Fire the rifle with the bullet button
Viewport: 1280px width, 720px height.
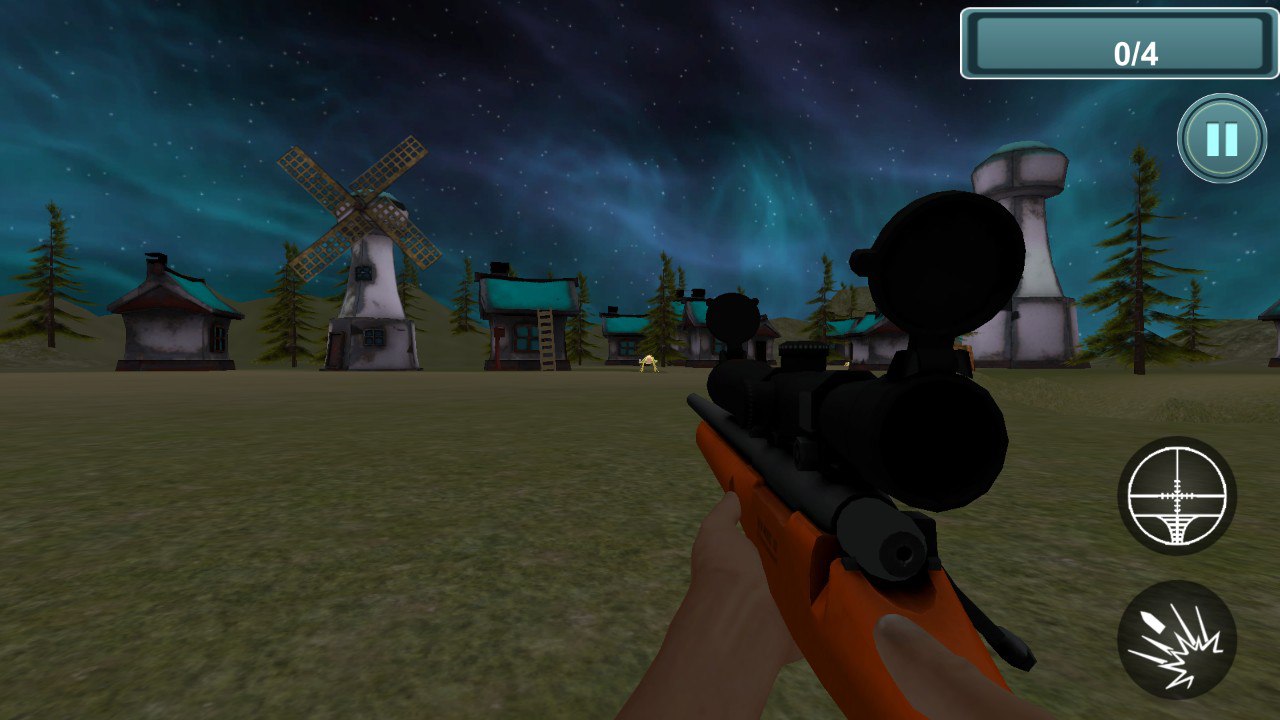pos(1176,640)
